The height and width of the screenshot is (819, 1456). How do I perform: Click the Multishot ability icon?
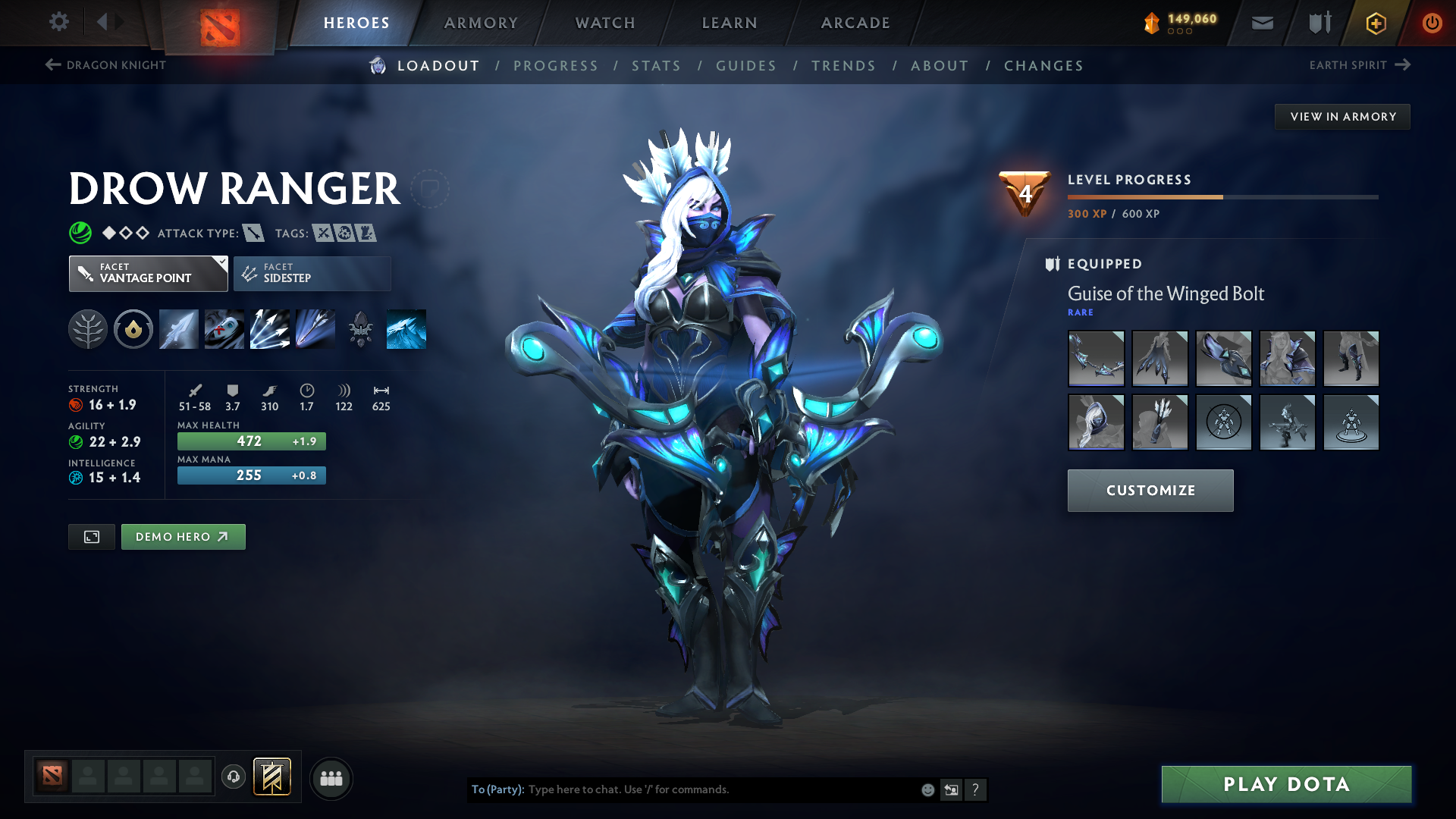269,328
